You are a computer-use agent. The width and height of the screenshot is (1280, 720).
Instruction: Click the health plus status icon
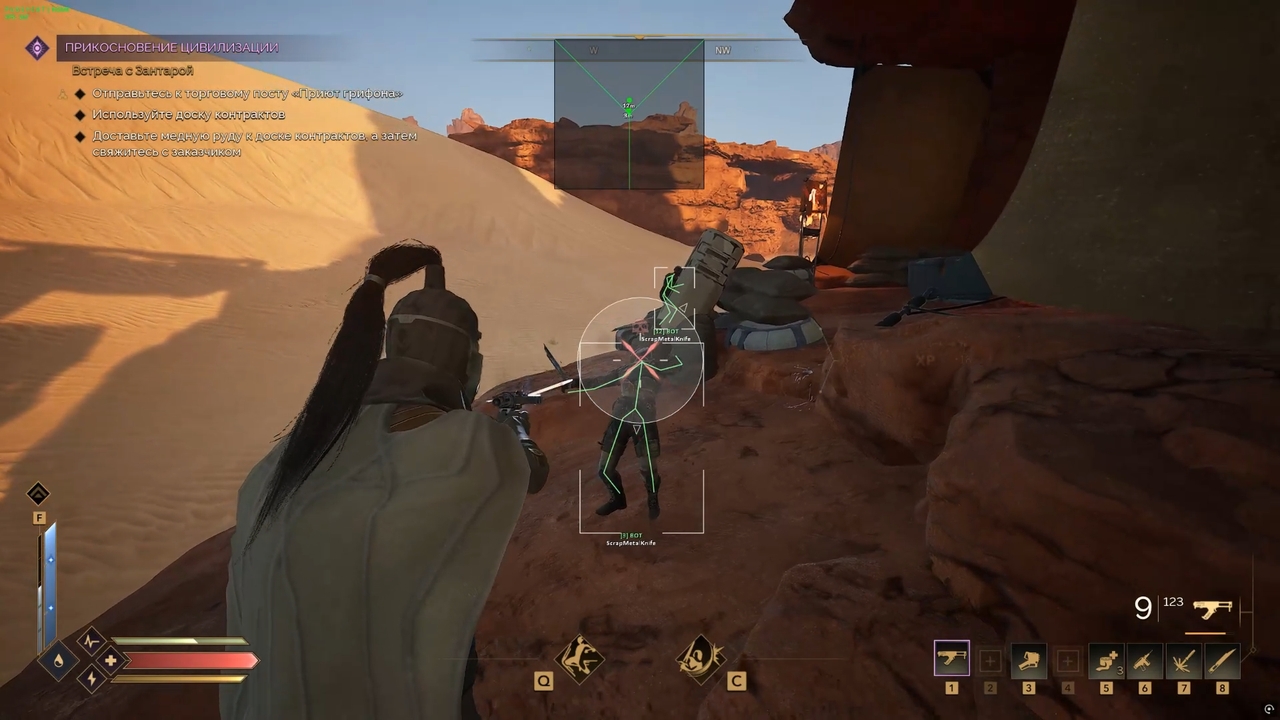(x=110, y=660)
